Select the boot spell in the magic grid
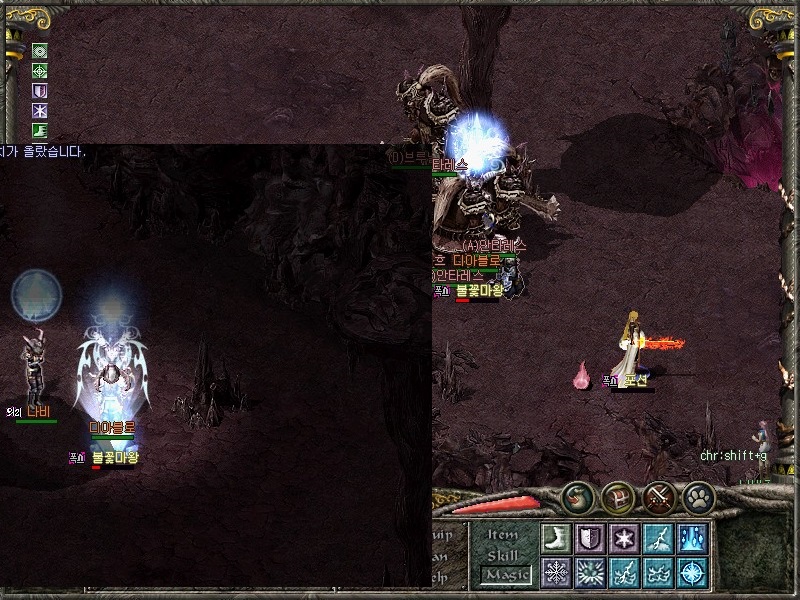The height and width of the screenshot is (600, 800). click(x=556, y=537)
